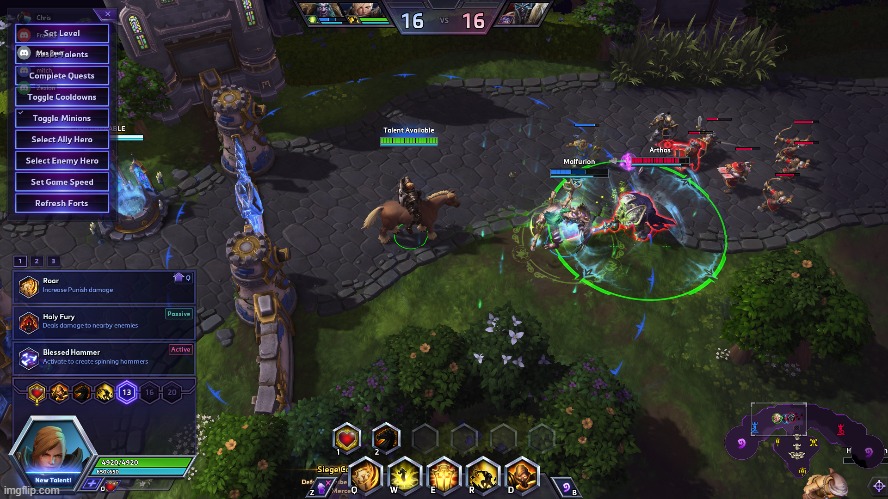
Task: Use the Q ability with the fist icon
Action: click(366, 474)
